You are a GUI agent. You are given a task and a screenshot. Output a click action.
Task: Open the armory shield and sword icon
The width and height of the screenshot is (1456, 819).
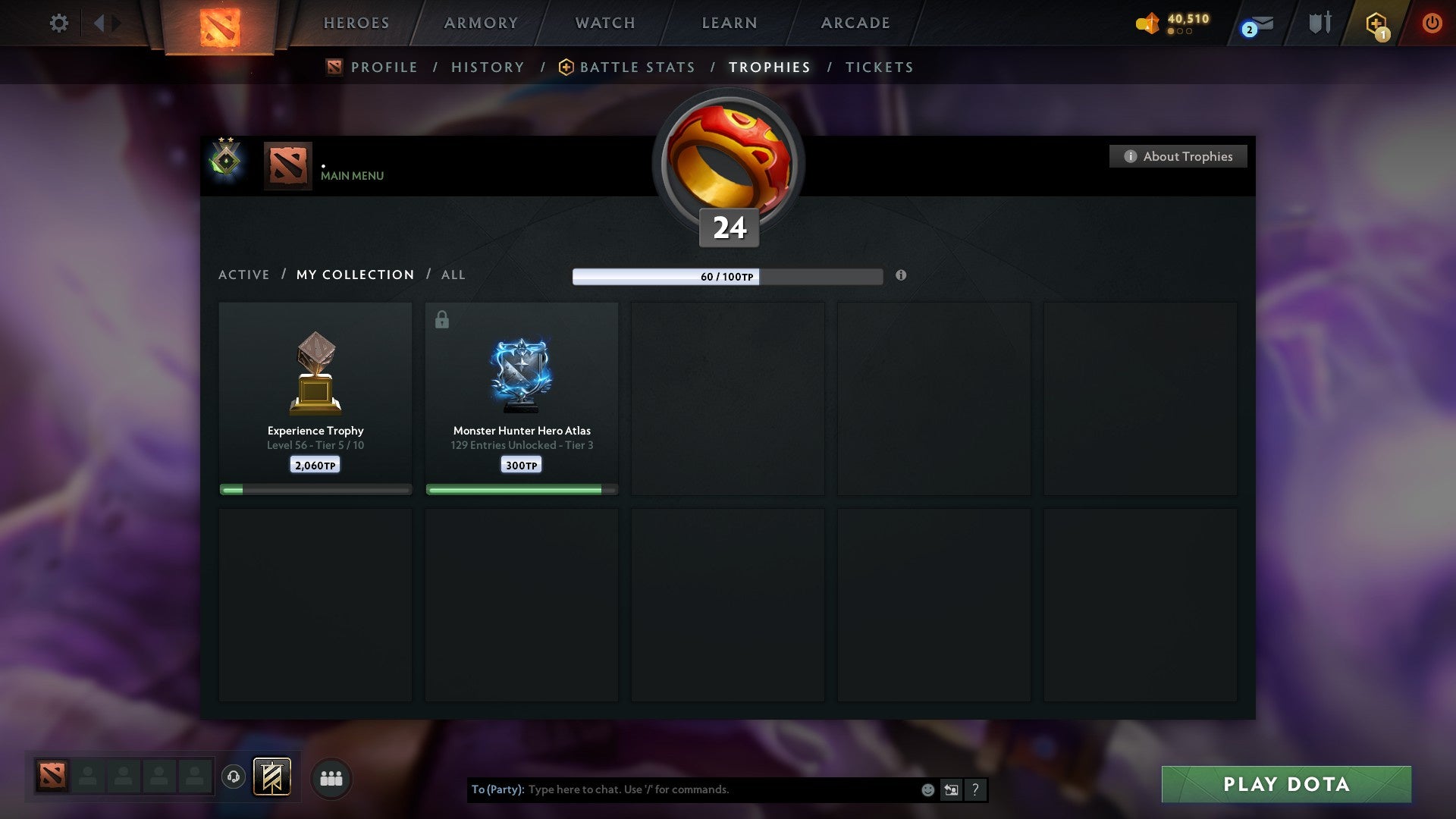coord(1319,23)
